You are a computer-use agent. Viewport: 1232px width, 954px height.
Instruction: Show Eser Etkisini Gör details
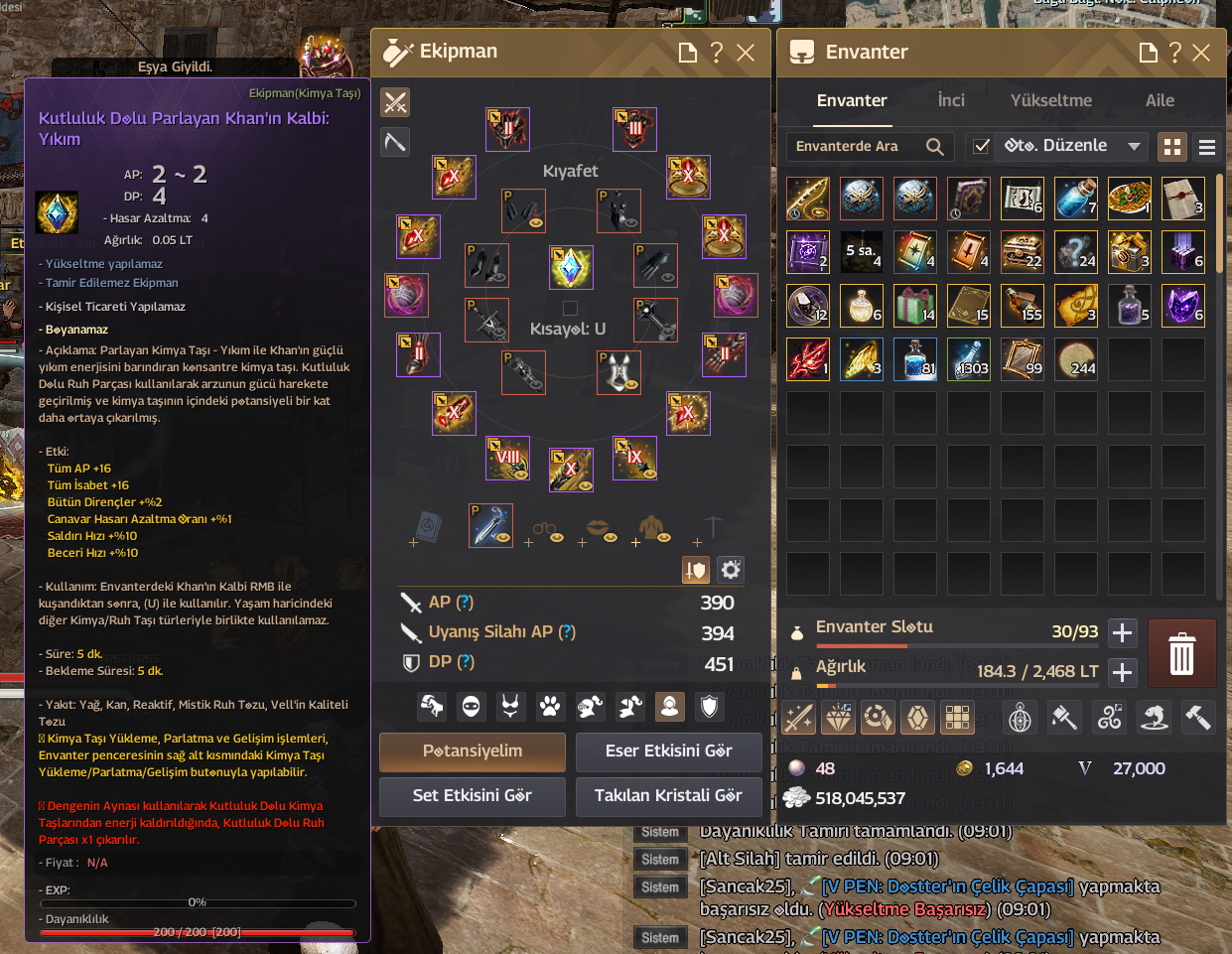click(x=668, y=751)
